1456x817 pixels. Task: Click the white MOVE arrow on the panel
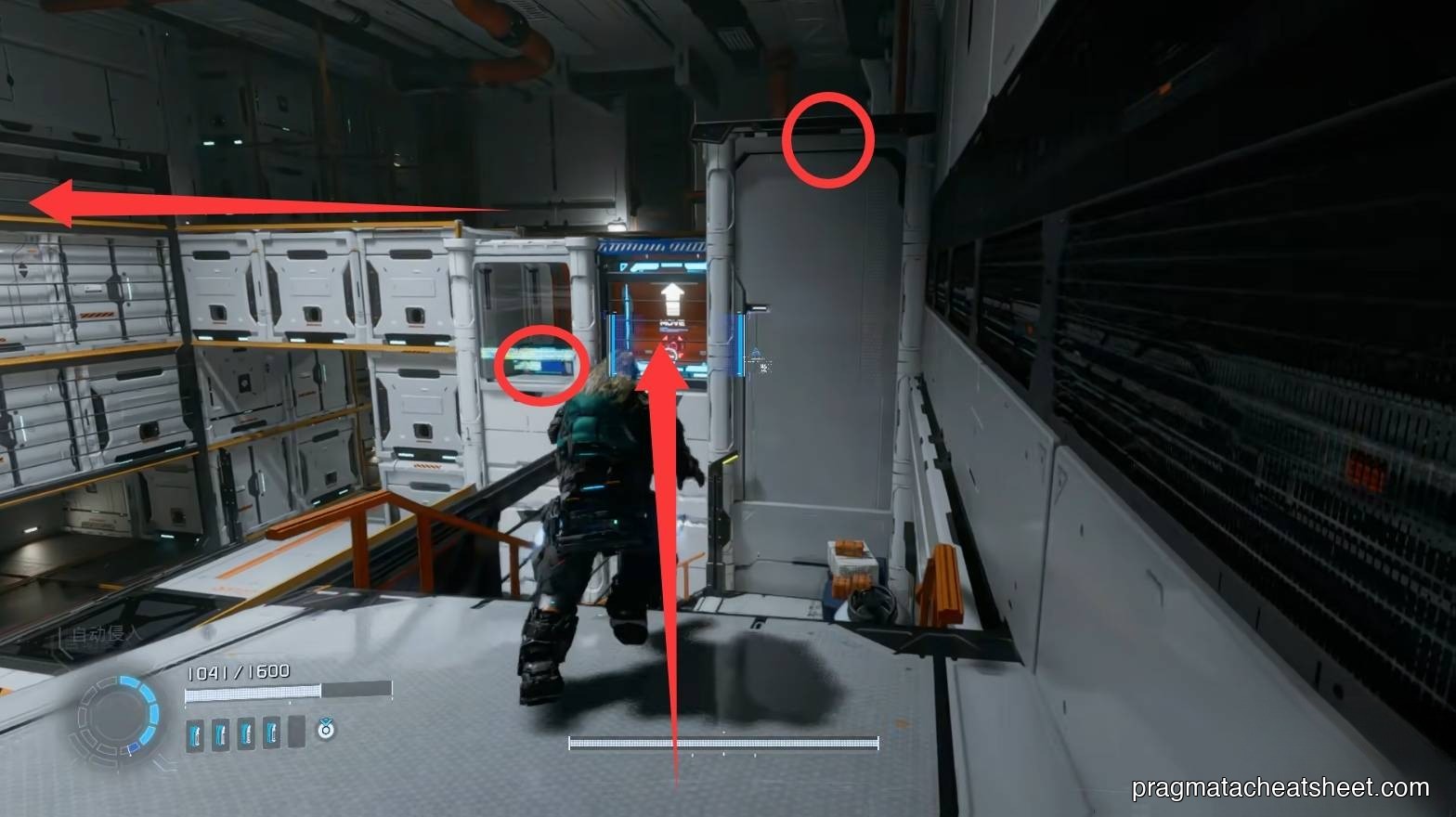point(672,297)
